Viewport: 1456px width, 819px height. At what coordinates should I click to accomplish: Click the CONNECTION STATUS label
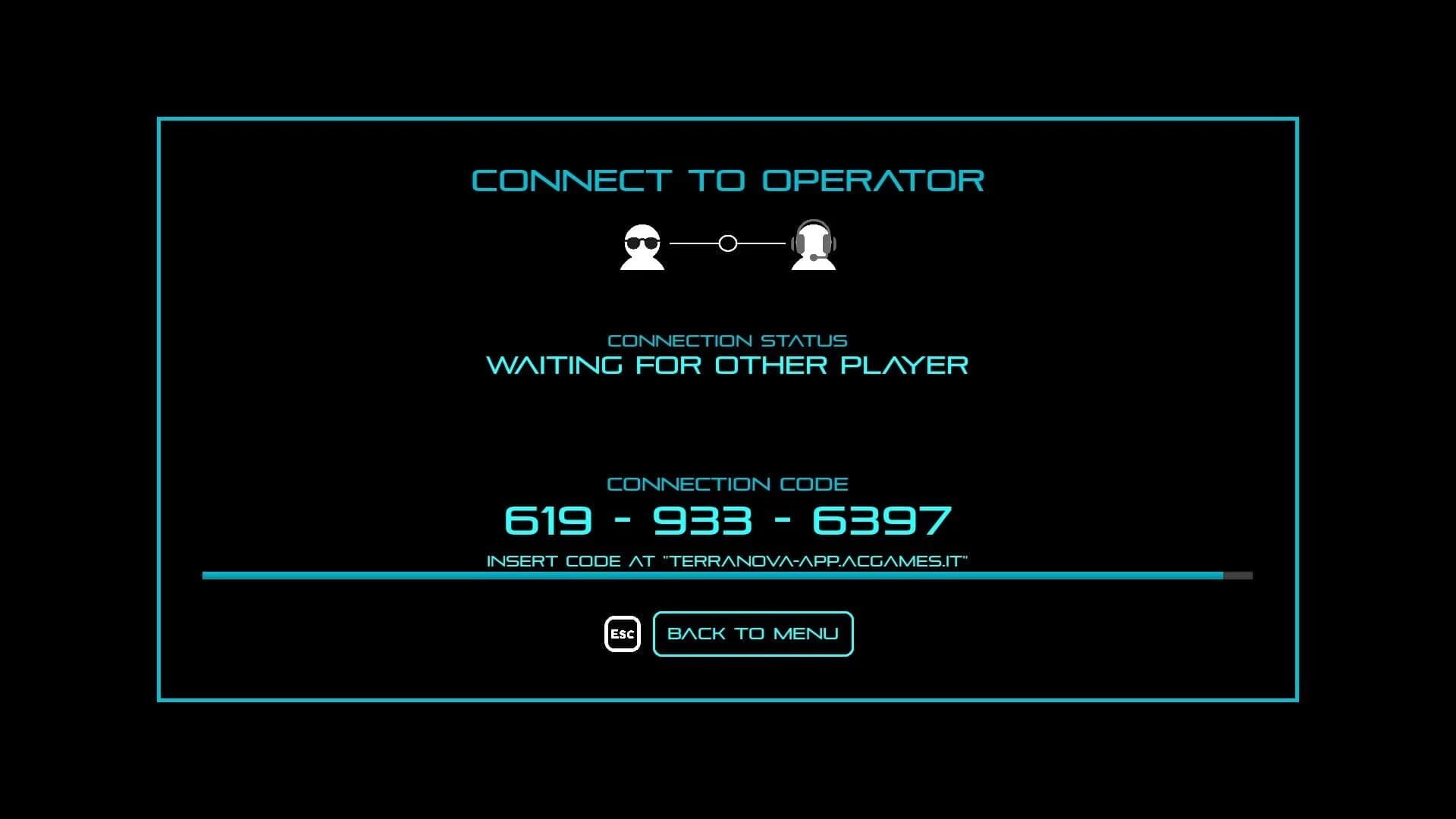point(727,340)
